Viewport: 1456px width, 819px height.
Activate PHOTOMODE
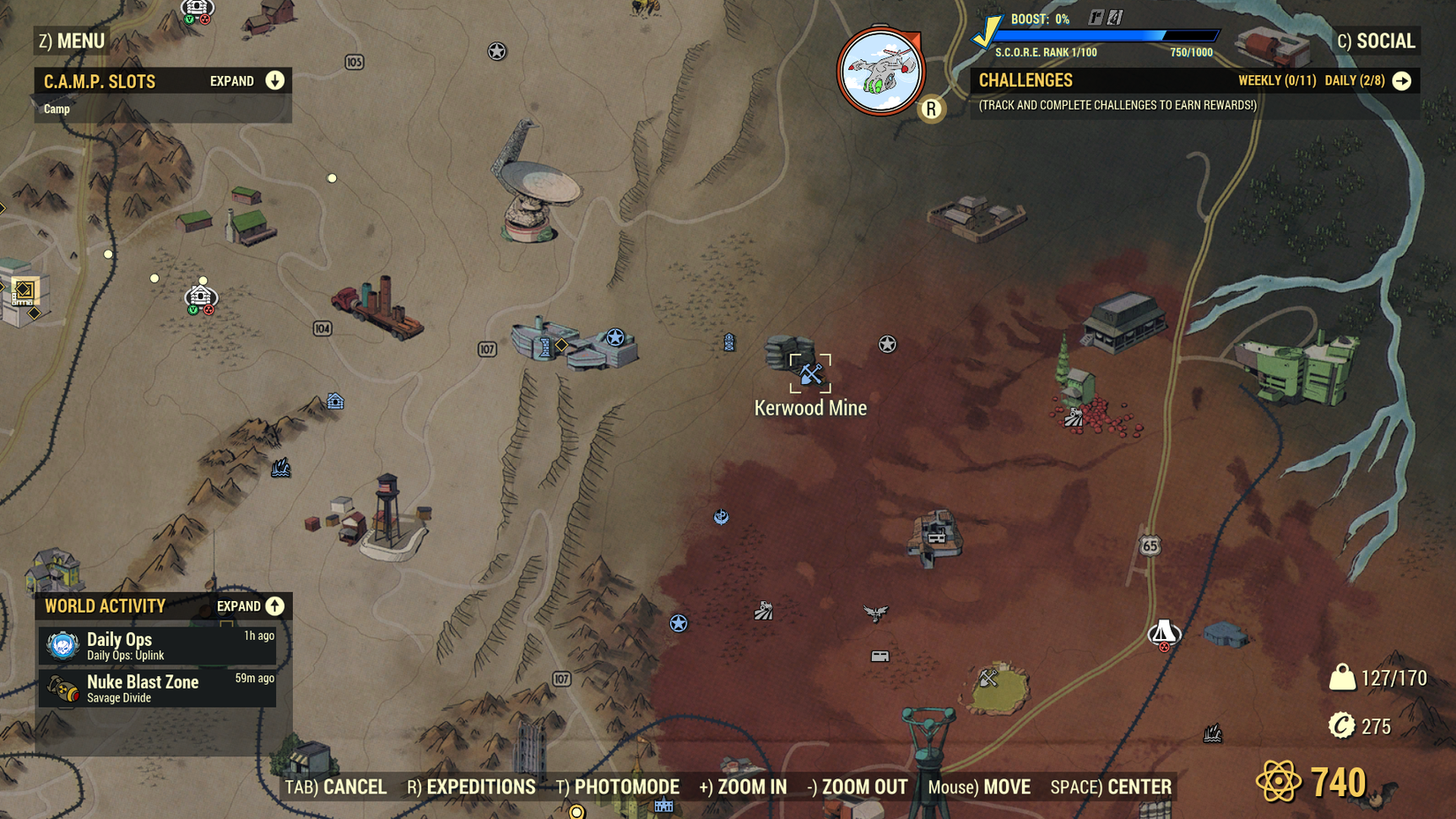point(622,786)
